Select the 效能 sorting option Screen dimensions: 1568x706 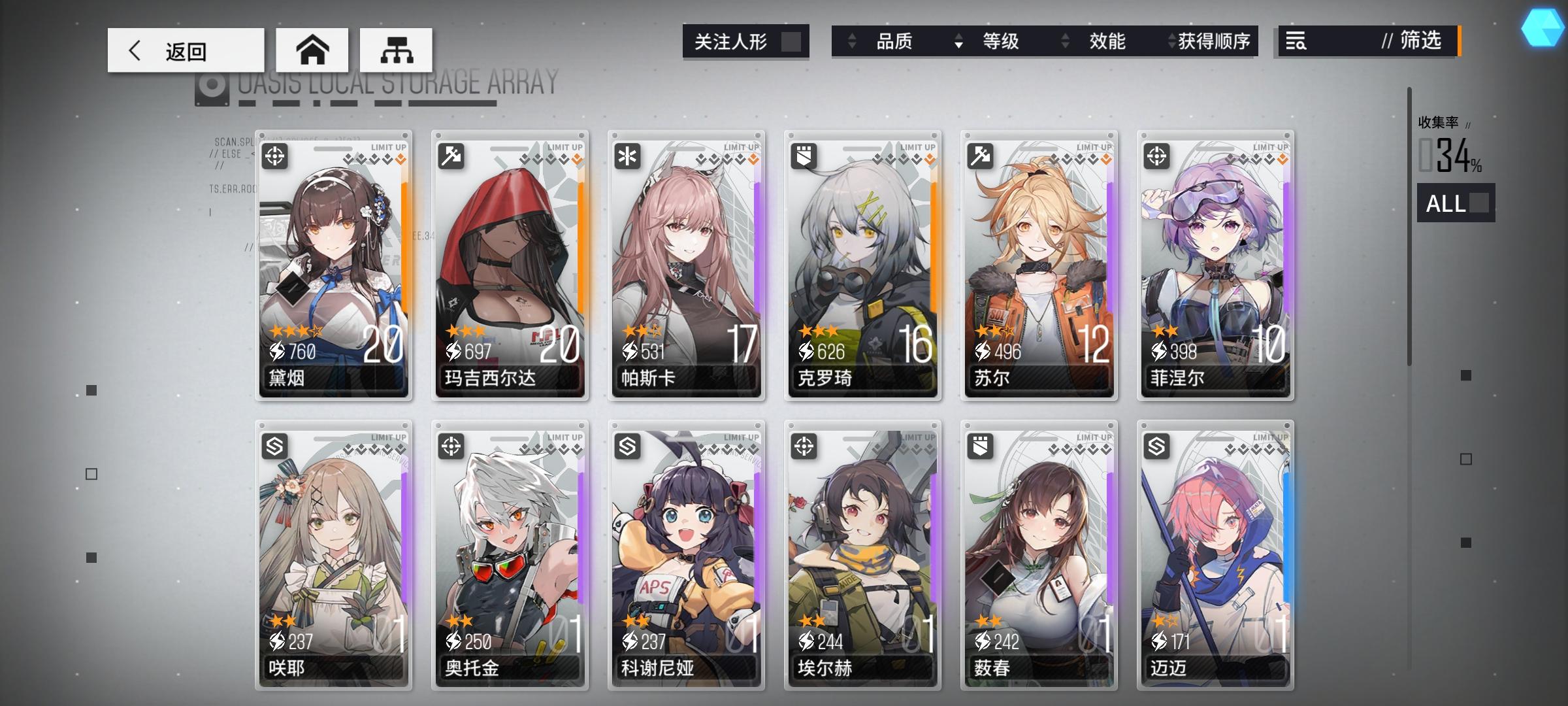click(1109, 41)
